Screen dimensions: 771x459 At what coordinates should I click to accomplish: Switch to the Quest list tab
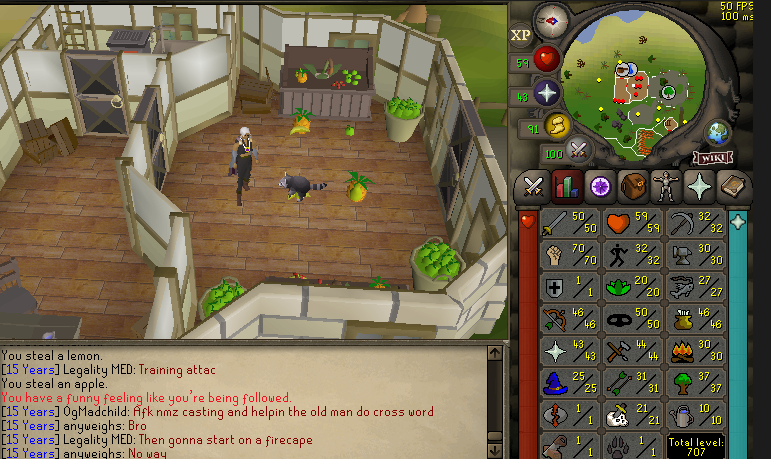click(x=599, y=187)
